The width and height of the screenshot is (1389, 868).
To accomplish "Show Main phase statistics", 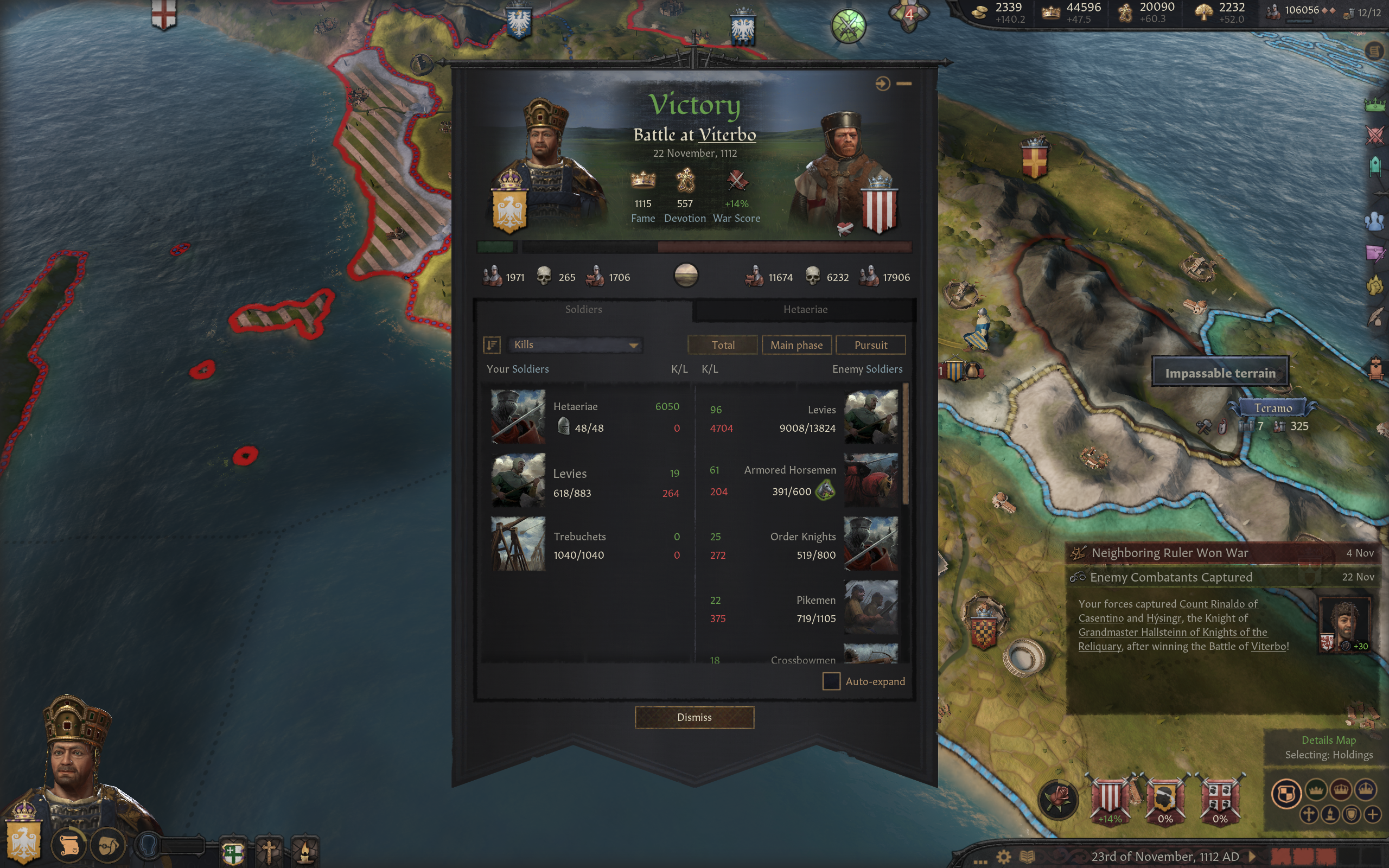I will tap(796, 345).
